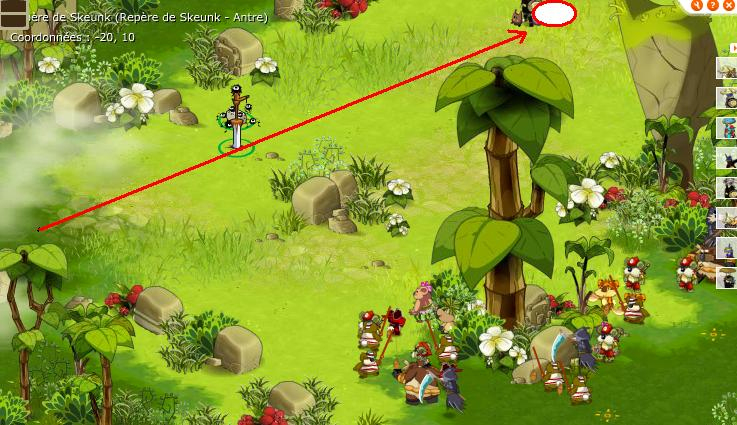Close the game with the orange X
Viewport: 737px width, 425px height.
tap(729, 5)
